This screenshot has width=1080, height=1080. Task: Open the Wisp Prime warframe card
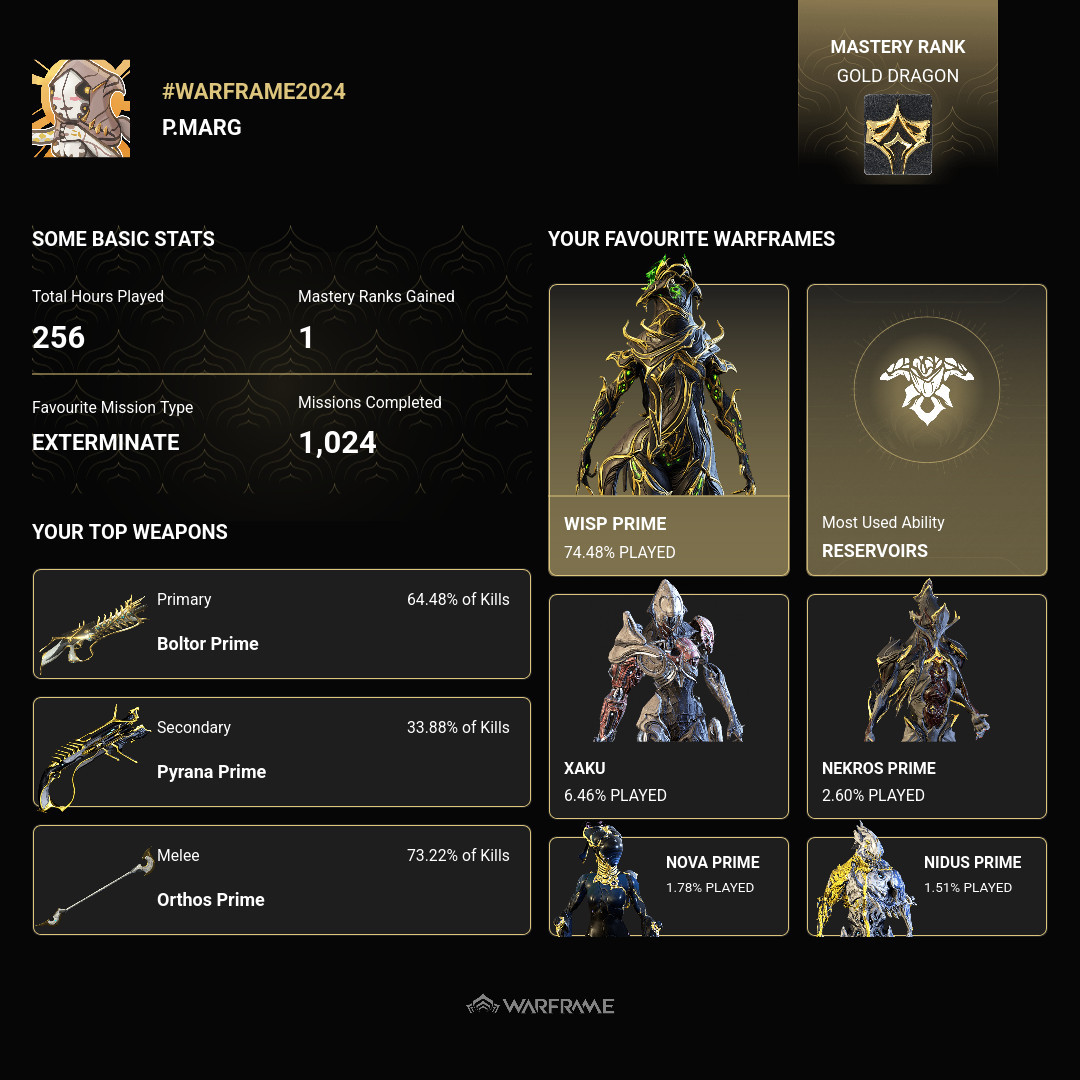pos(669,430)
